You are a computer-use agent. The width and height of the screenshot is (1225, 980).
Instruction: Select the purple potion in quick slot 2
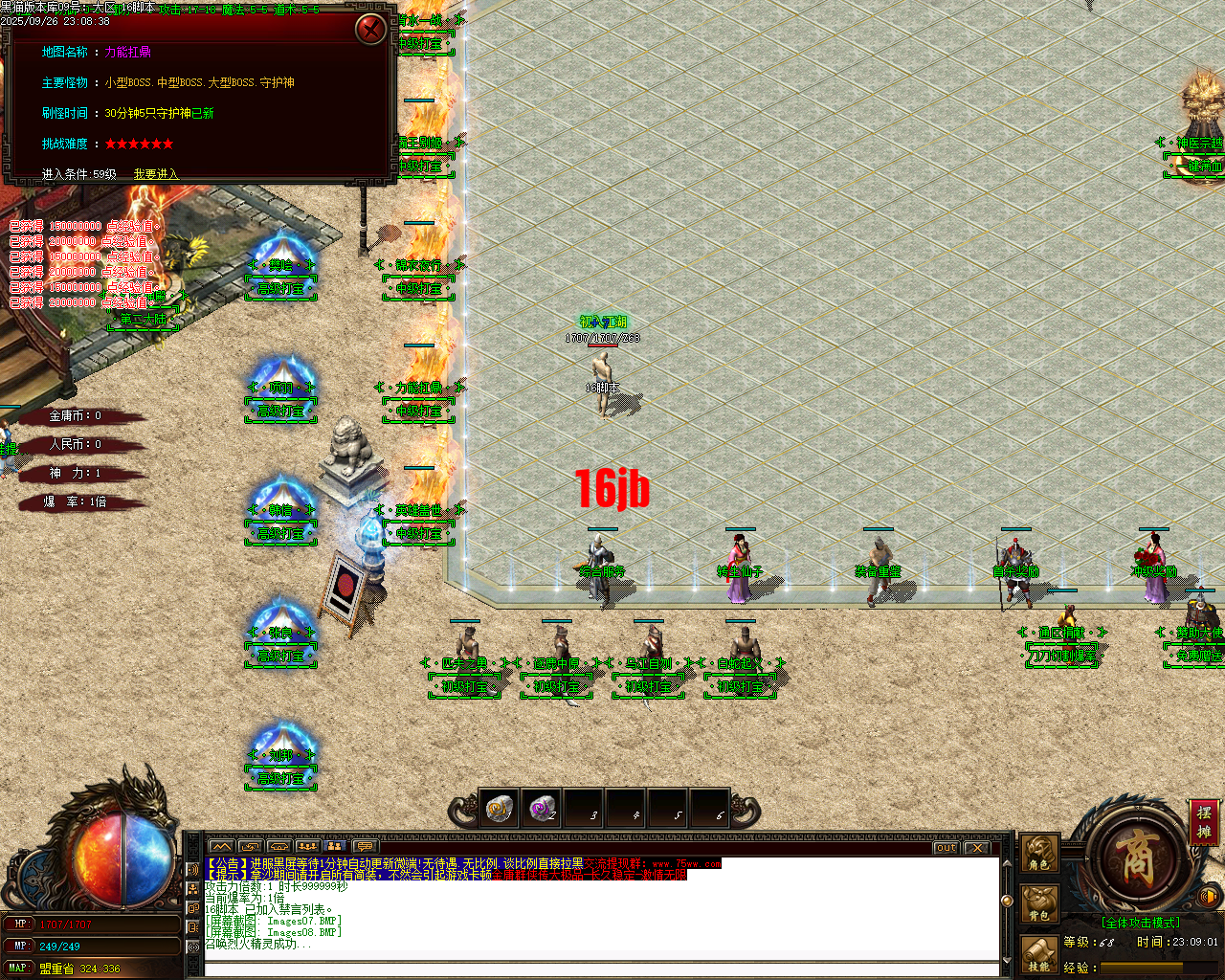point(540,809)
